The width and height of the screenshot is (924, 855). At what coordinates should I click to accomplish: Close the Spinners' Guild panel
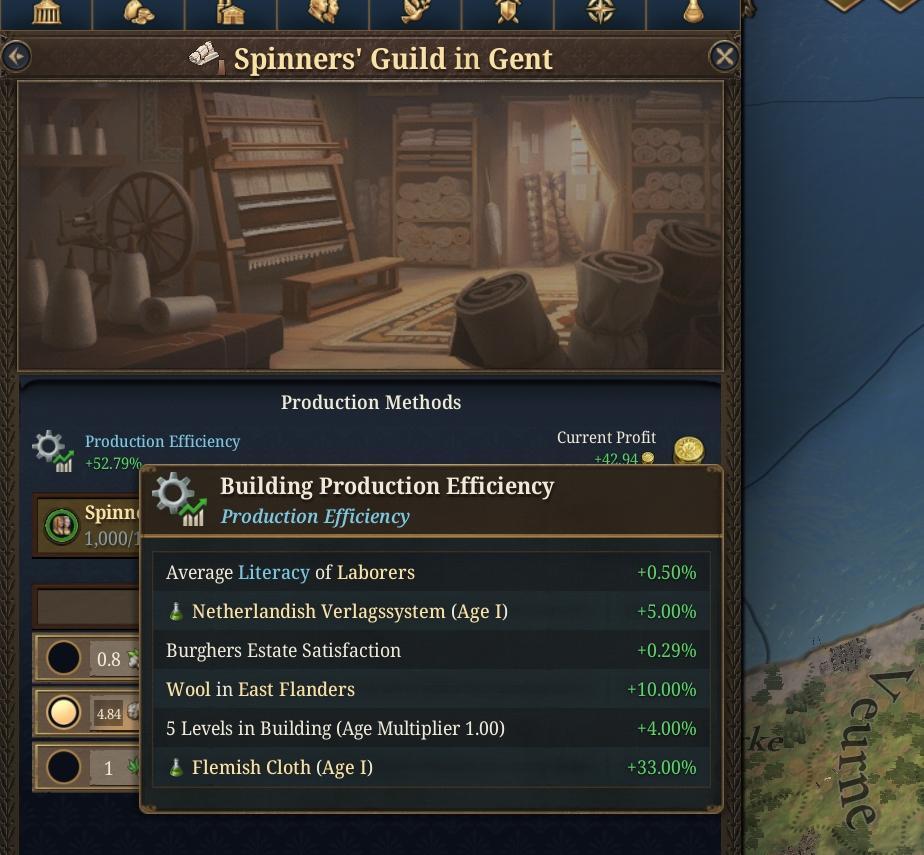[x=724, y=57]
